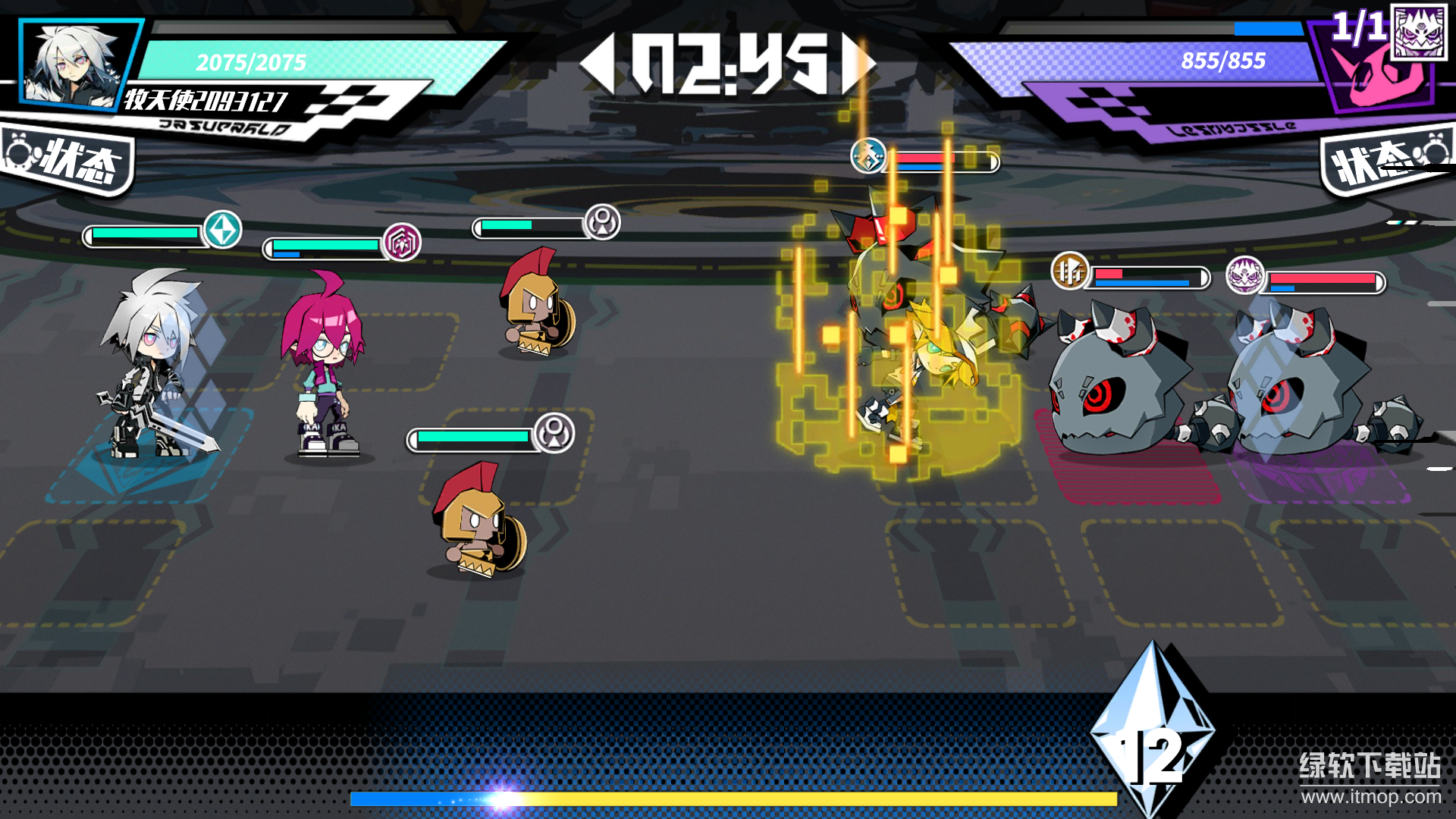Select the teal diamond badge above swordsman
The width and height of the screenshot is (1456, 819).
click(x=223, y=230)
